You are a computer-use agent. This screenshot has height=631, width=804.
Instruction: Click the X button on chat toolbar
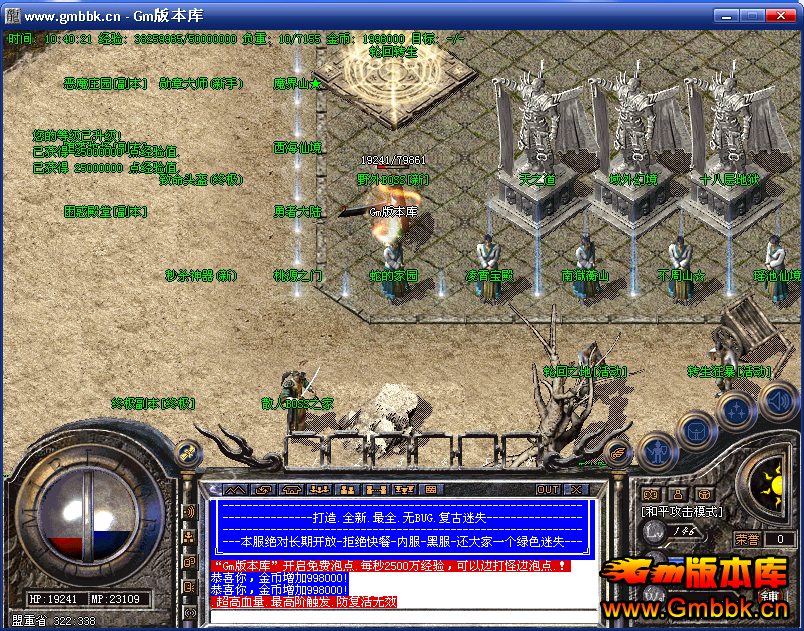pos(576,490)
